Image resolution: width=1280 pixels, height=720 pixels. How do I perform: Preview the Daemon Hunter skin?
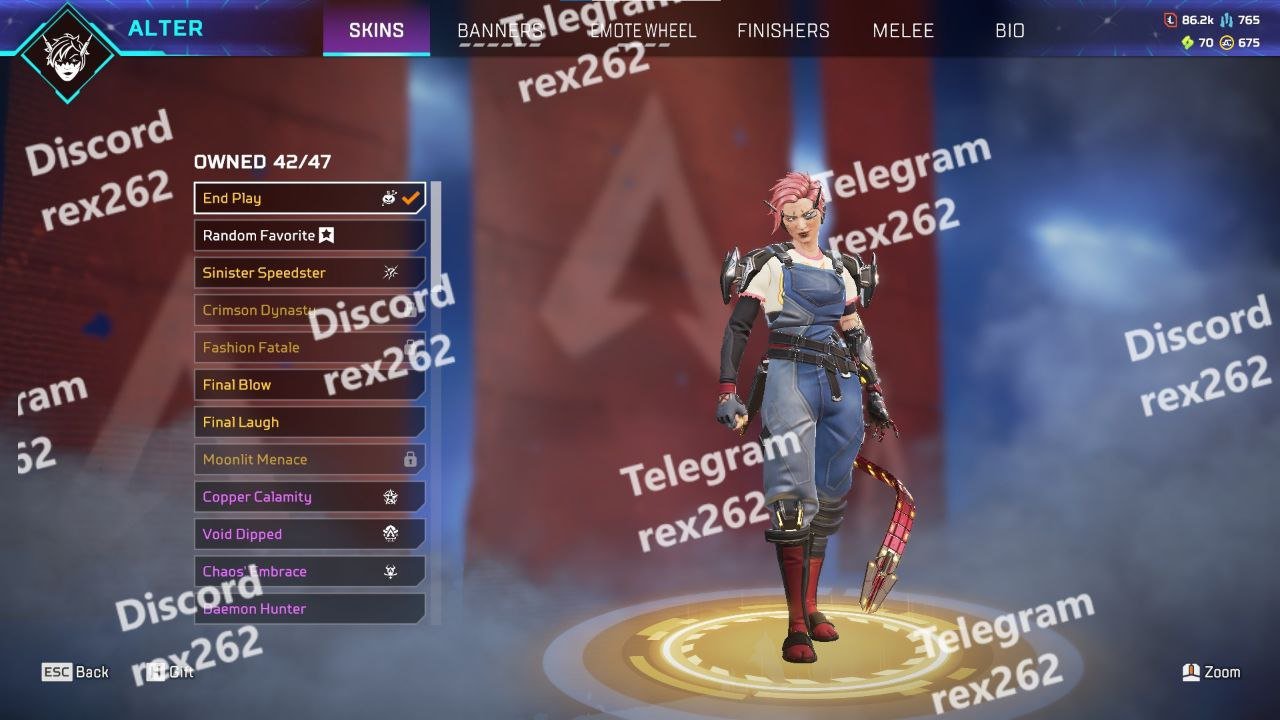click(309, 608)
